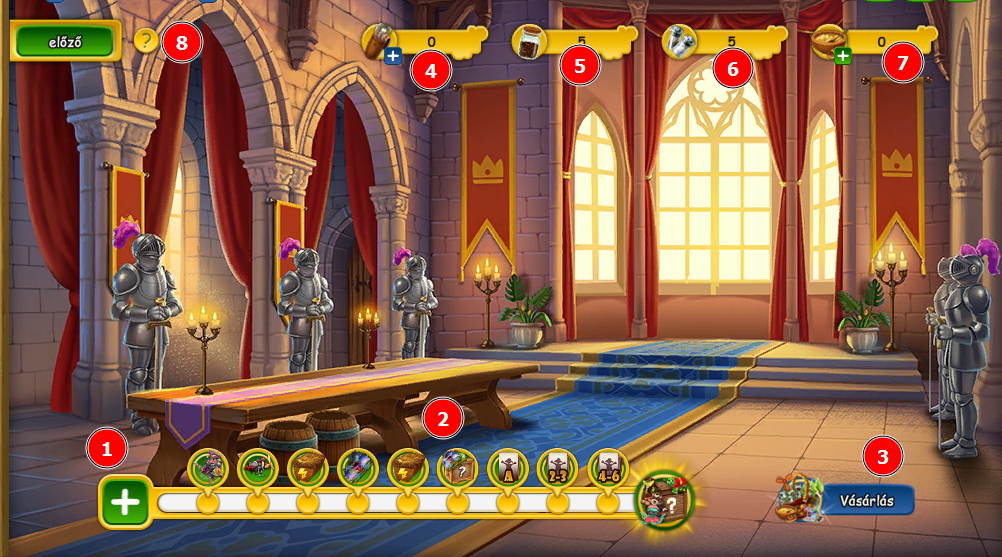This screenshot has height=557, width=1002.
Task: Click the green plus button beside the progress bar
Action: point(125,501)
